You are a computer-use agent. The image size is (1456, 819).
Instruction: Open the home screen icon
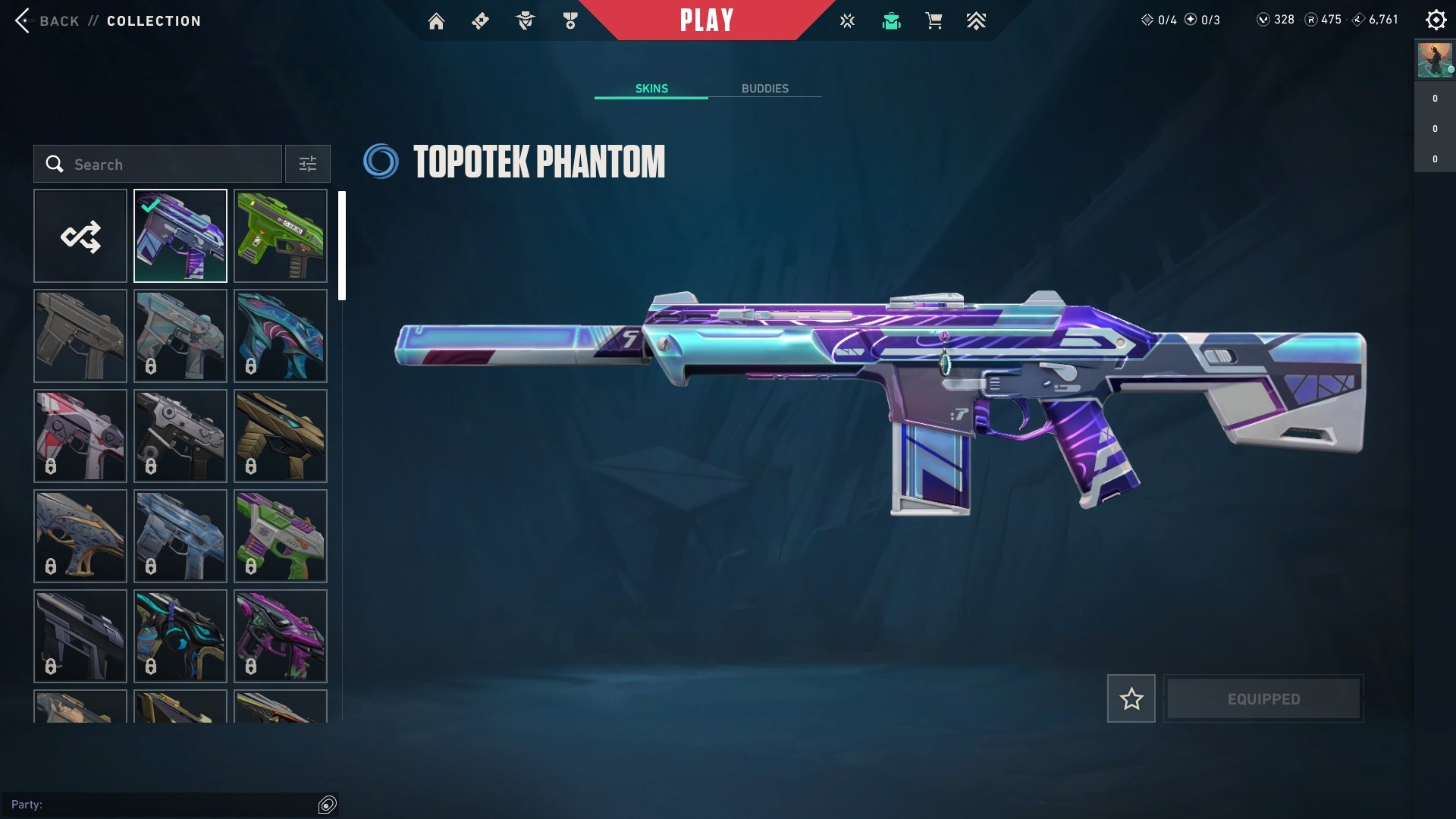[x=436, y=21]
